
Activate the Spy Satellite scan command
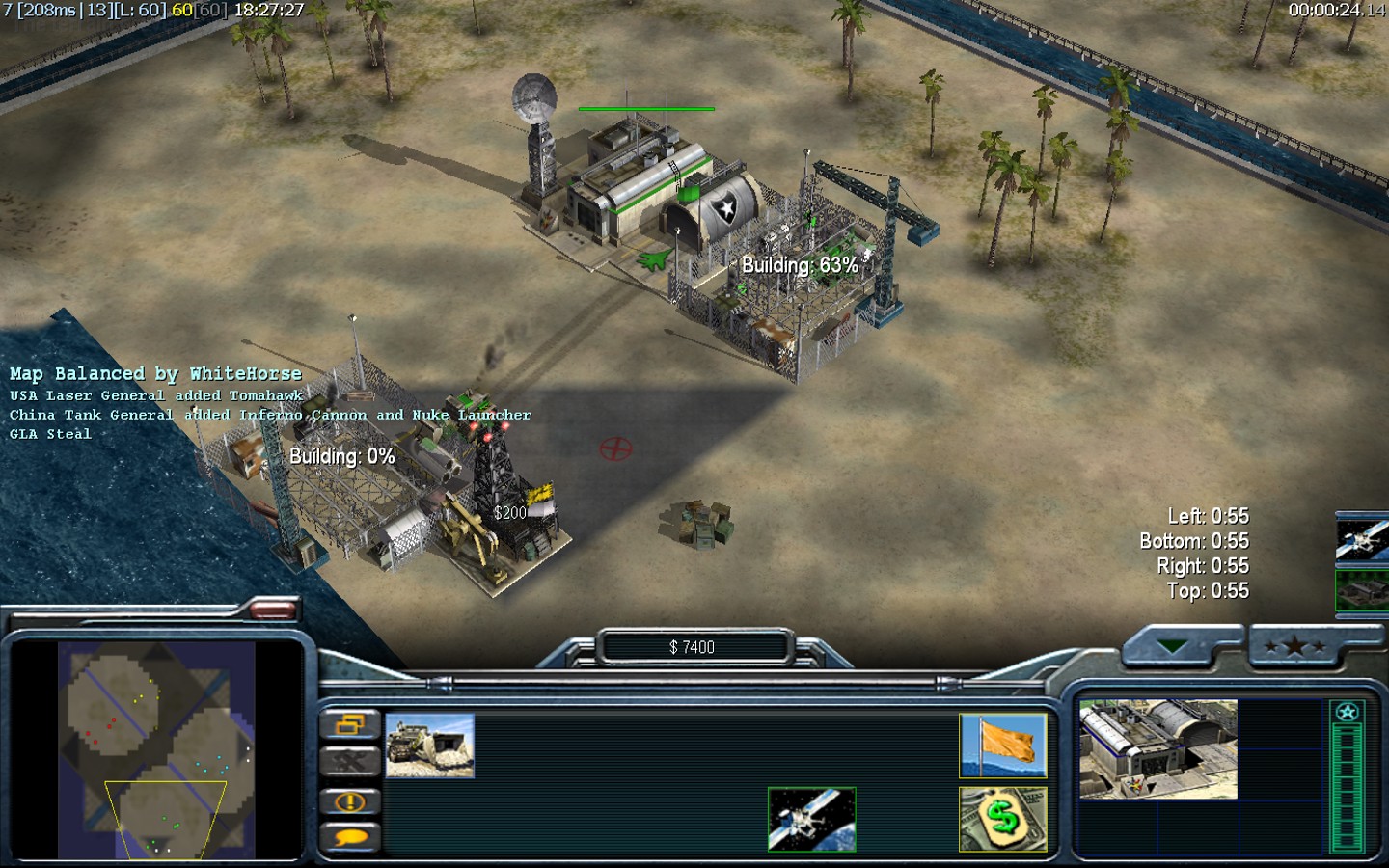coord(811,820)
